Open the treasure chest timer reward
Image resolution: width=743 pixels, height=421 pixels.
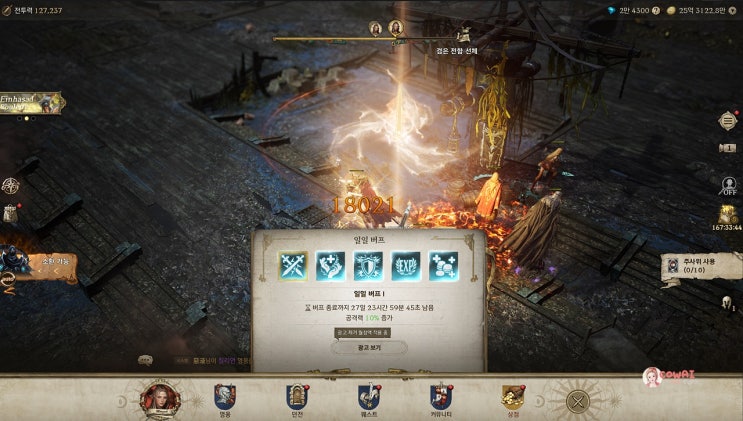pyautogui.click(x=727, y=216)
